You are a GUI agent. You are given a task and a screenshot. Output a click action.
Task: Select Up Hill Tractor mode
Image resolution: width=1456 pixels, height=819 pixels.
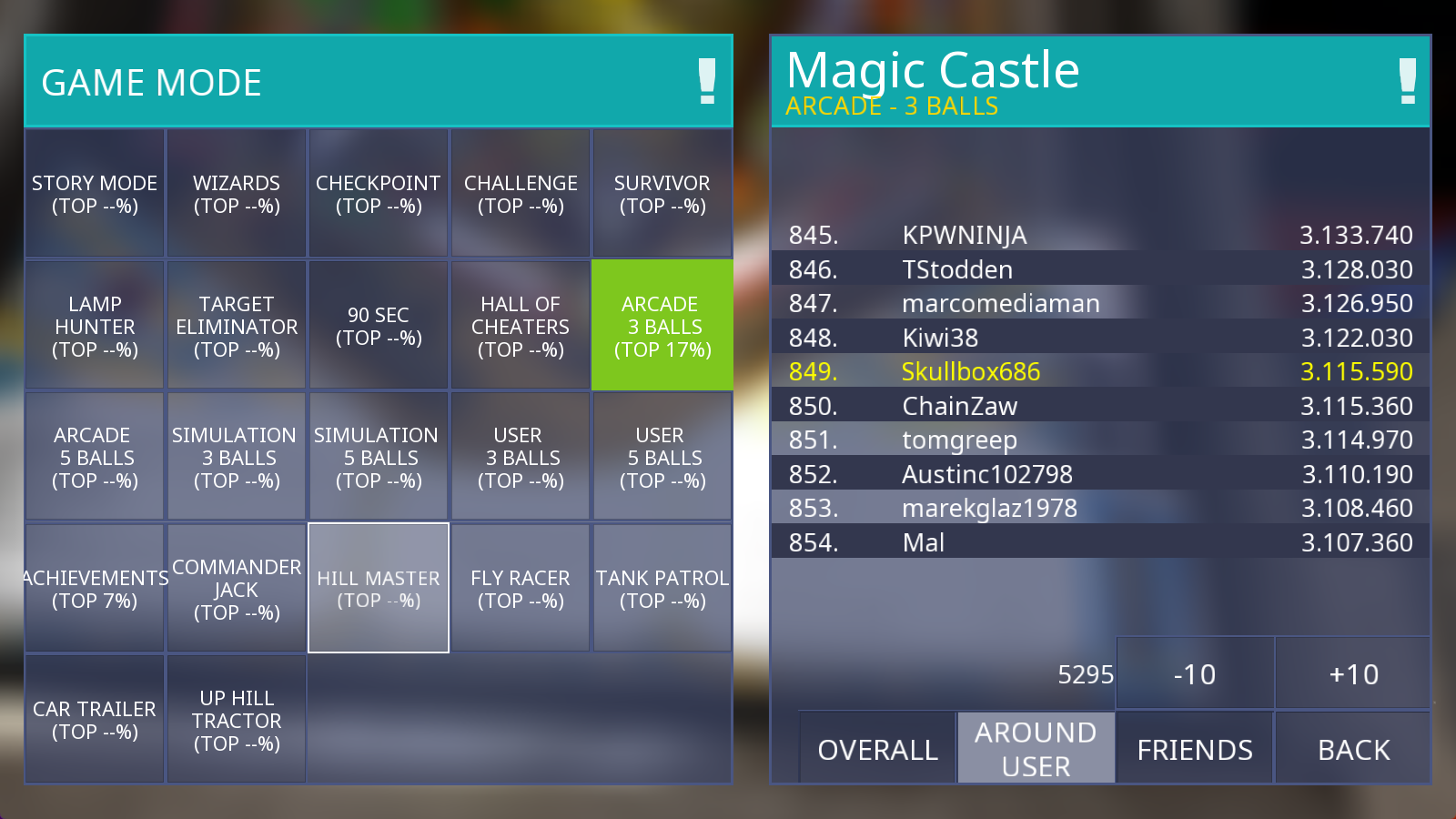(x=237, y=719)
